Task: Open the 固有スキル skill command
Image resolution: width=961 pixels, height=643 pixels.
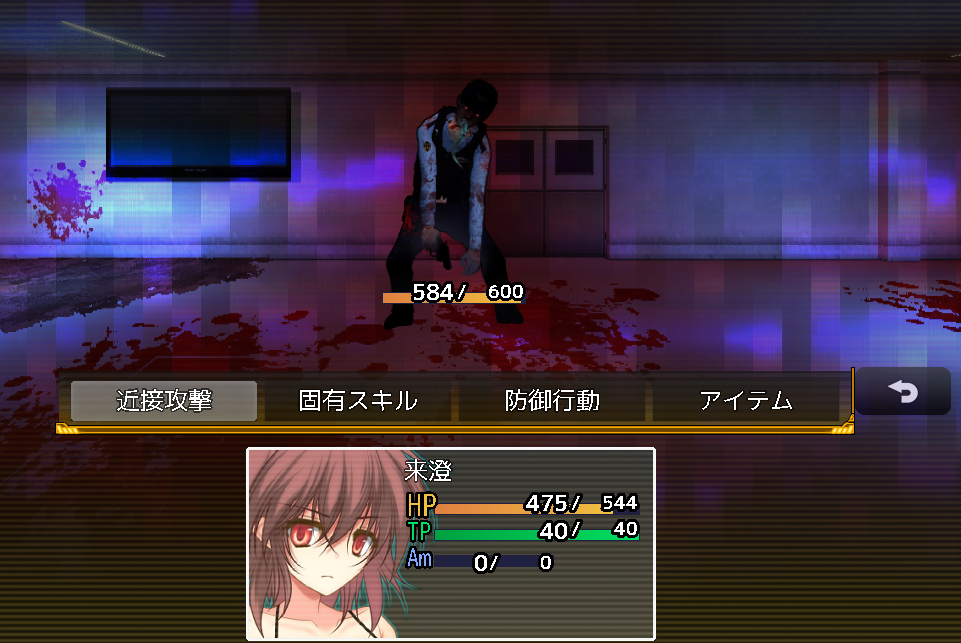Action: pos(358,401)
